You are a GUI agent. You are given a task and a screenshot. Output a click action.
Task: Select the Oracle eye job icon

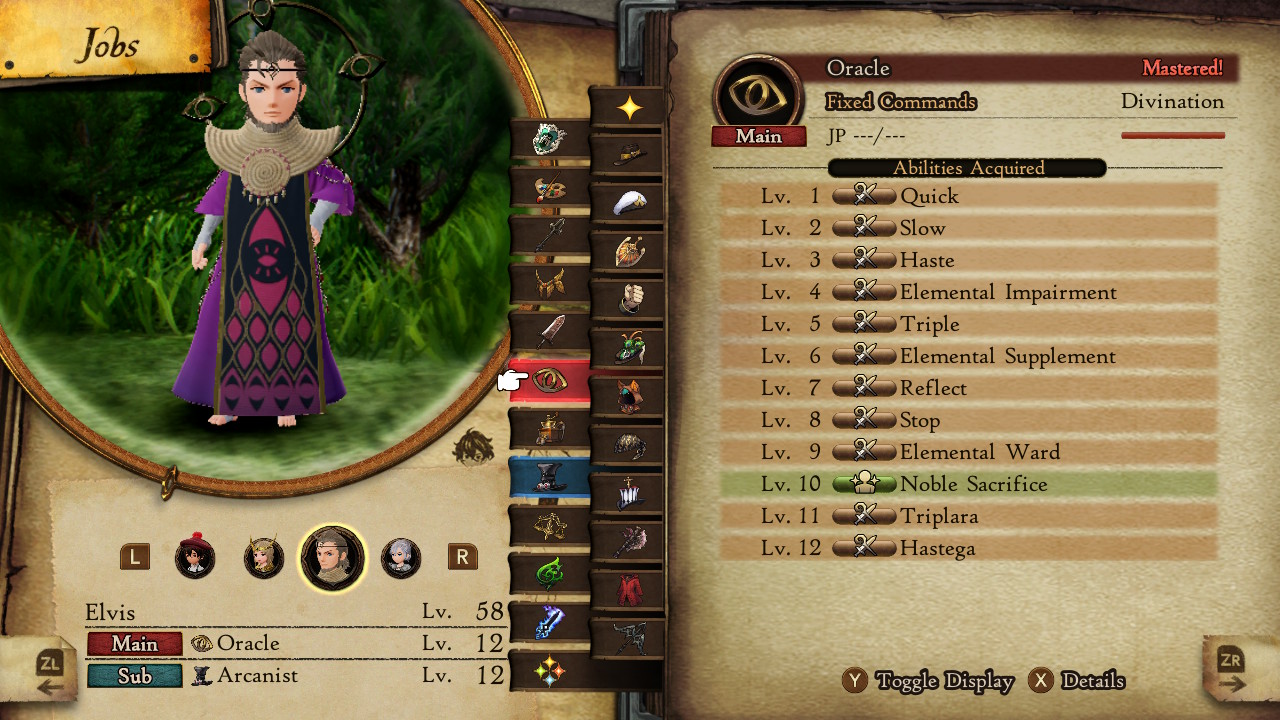coord(549,380)
